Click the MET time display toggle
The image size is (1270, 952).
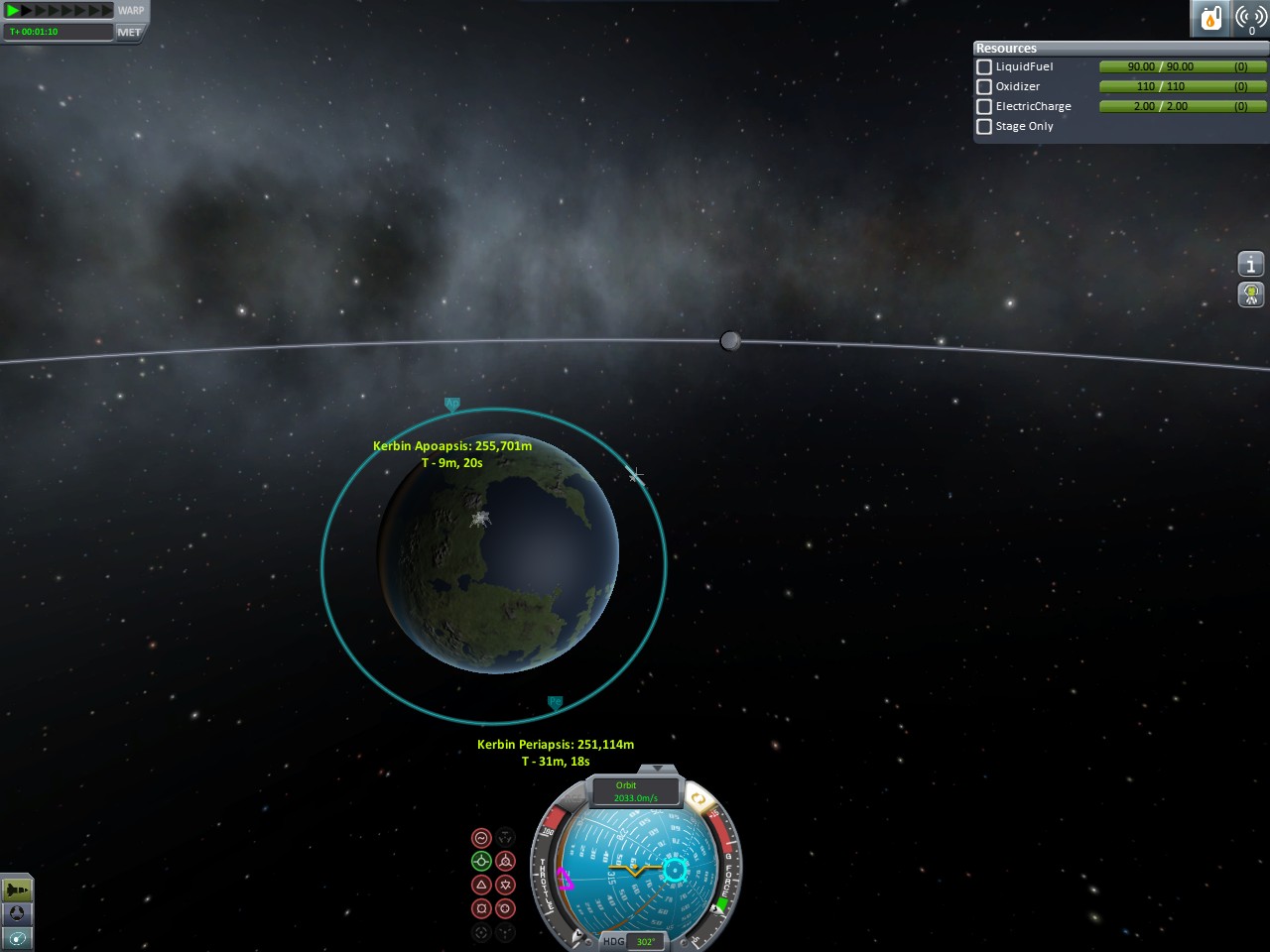tap(129, 32)
